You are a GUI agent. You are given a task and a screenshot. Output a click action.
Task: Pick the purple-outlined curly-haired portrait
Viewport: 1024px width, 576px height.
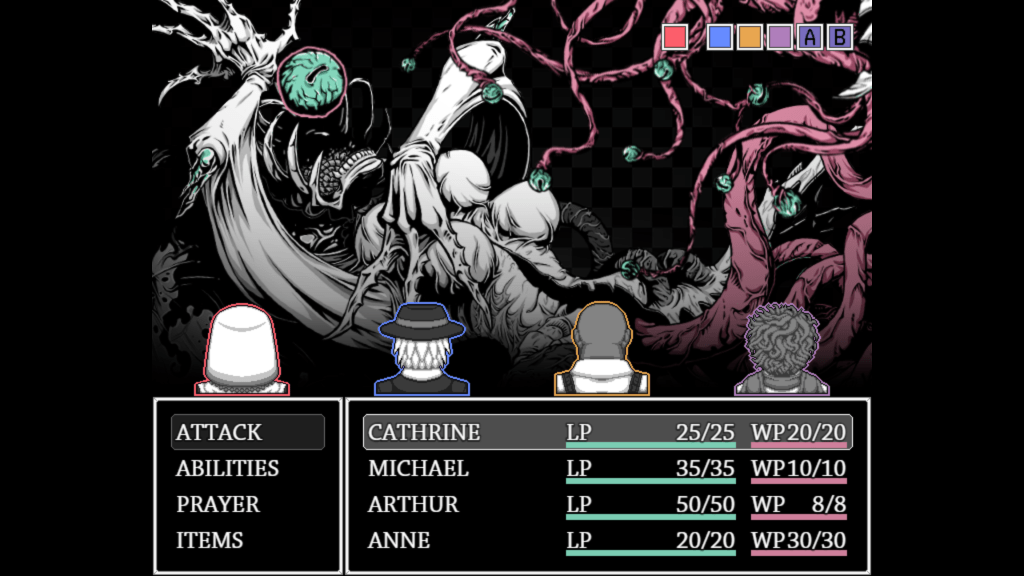(x=781, y=350)
